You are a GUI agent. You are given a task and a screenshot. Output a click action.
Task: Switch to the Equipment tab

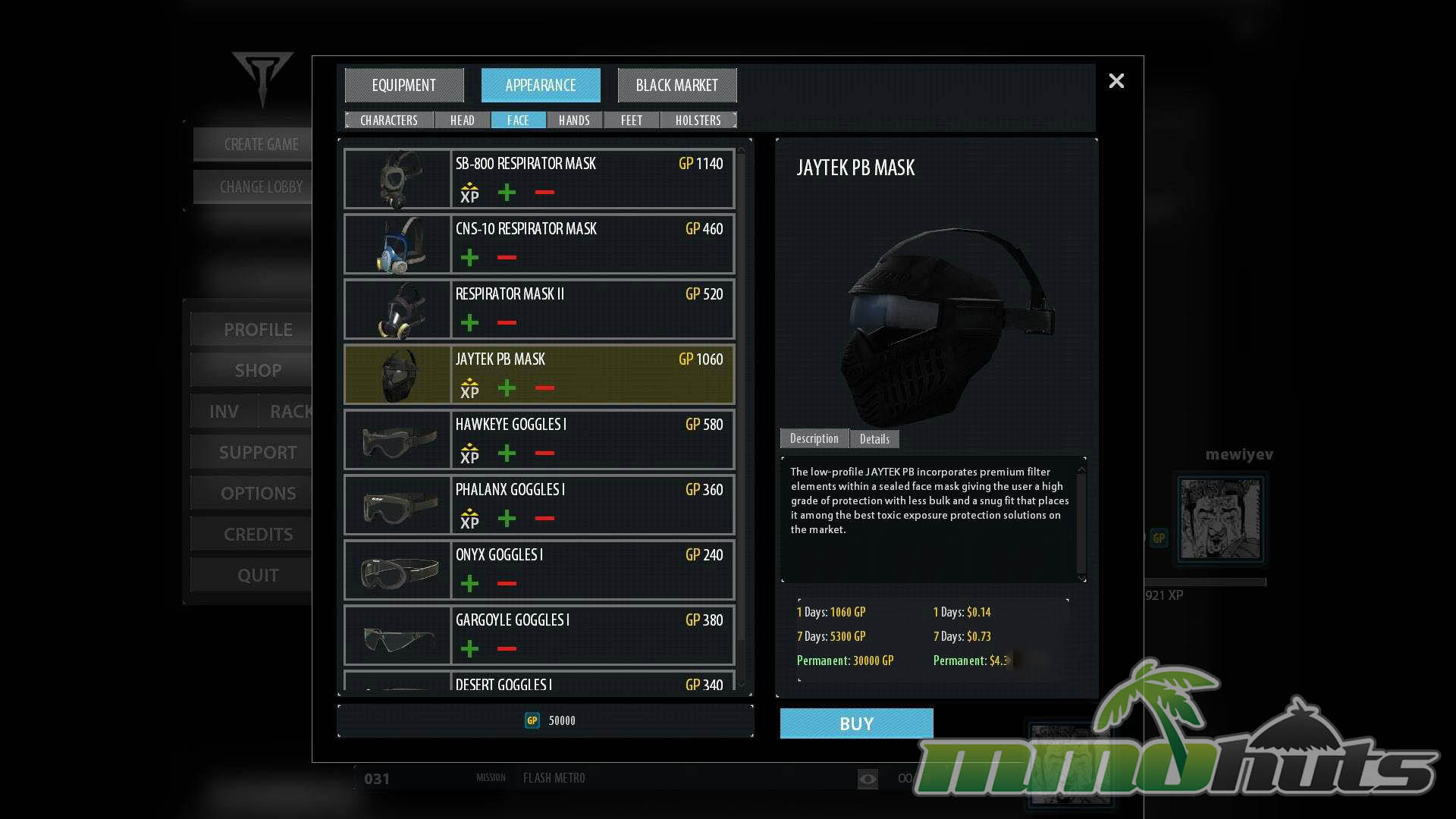point(404,86)
